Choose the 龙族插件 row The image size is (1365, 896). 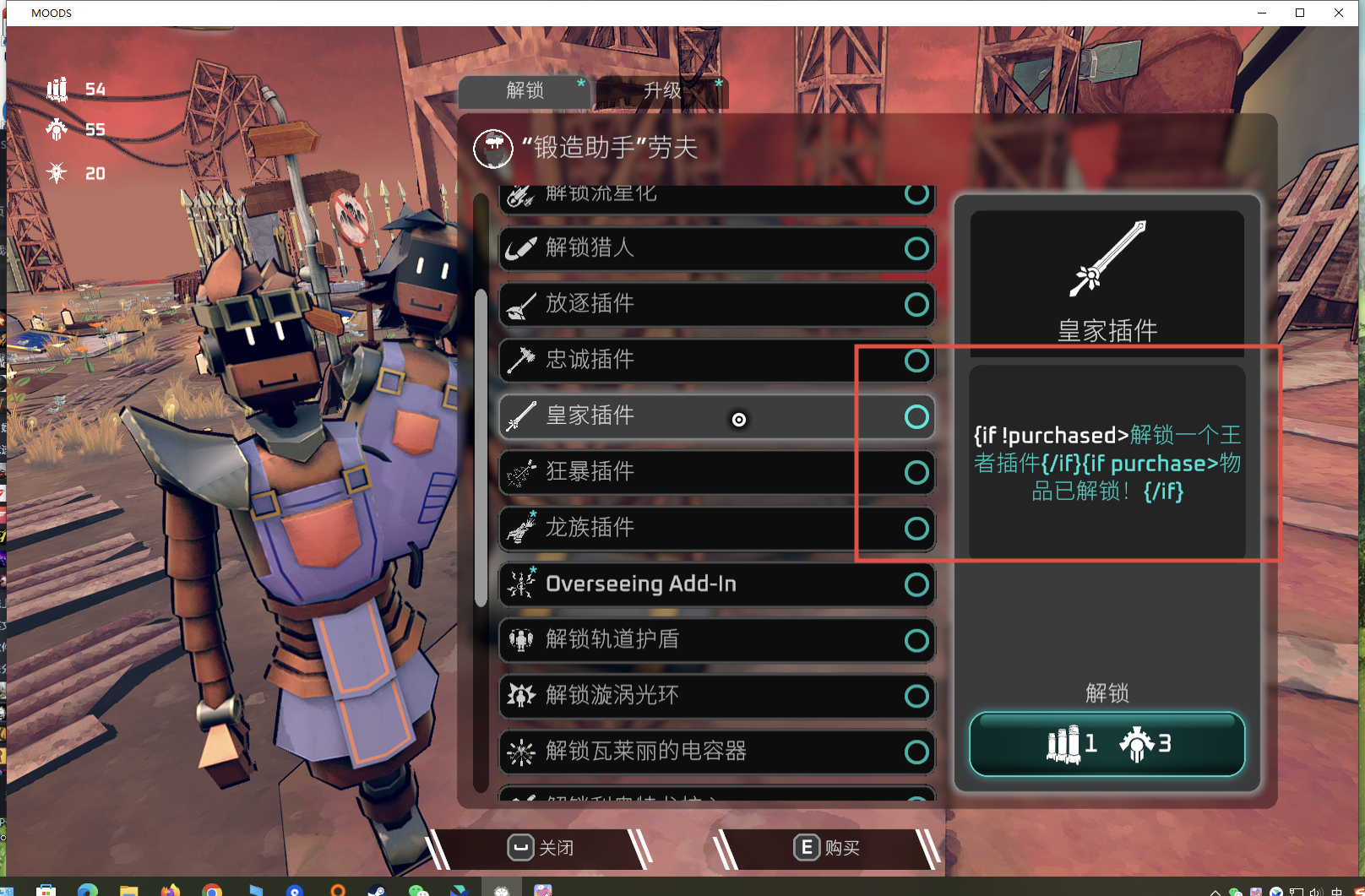[x=715, y=528]
